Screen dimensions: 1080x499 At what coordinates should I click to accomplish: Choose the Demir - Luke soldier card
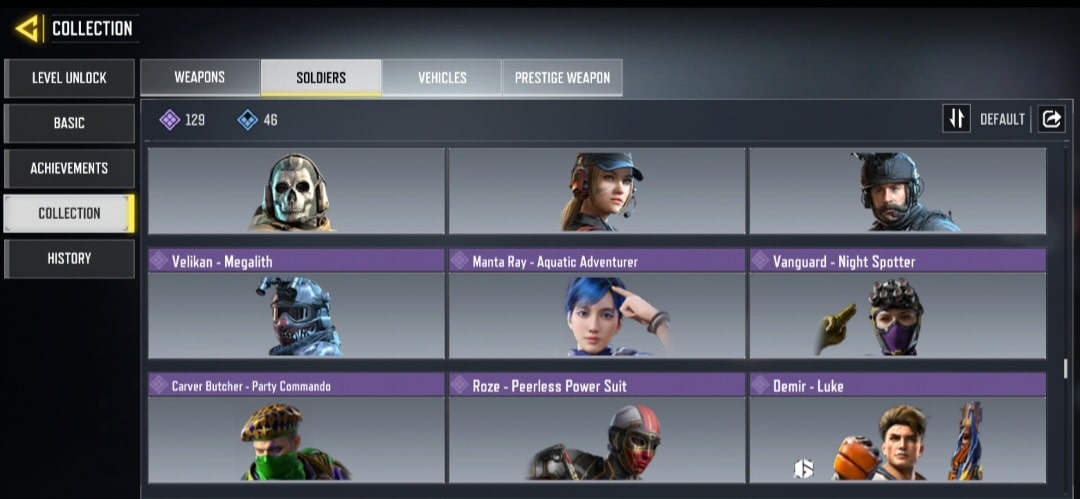898,428
